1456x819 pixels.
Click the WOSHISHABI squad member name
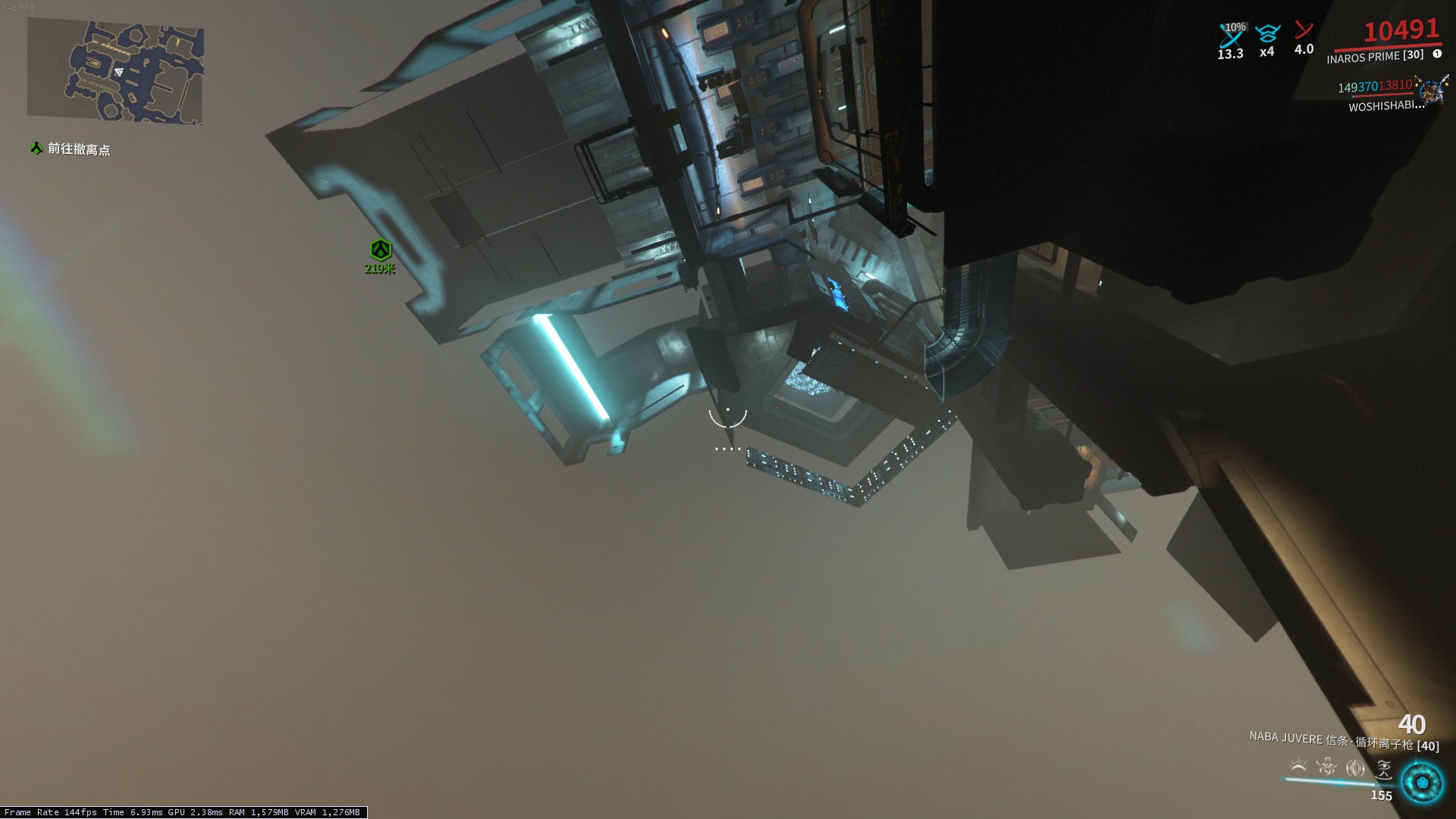coord(1385,105)
